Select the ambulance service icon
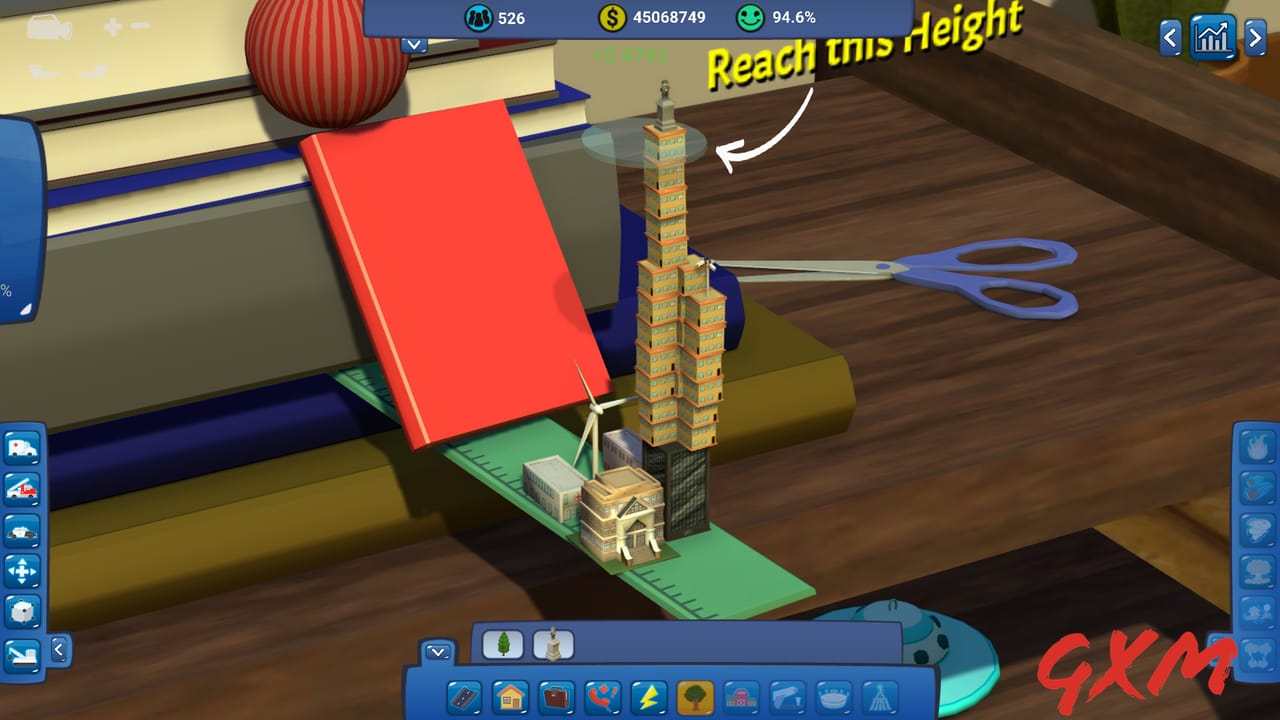This screenshot has height=720, width=1280. pyautogui.click(x=22, y=447)
